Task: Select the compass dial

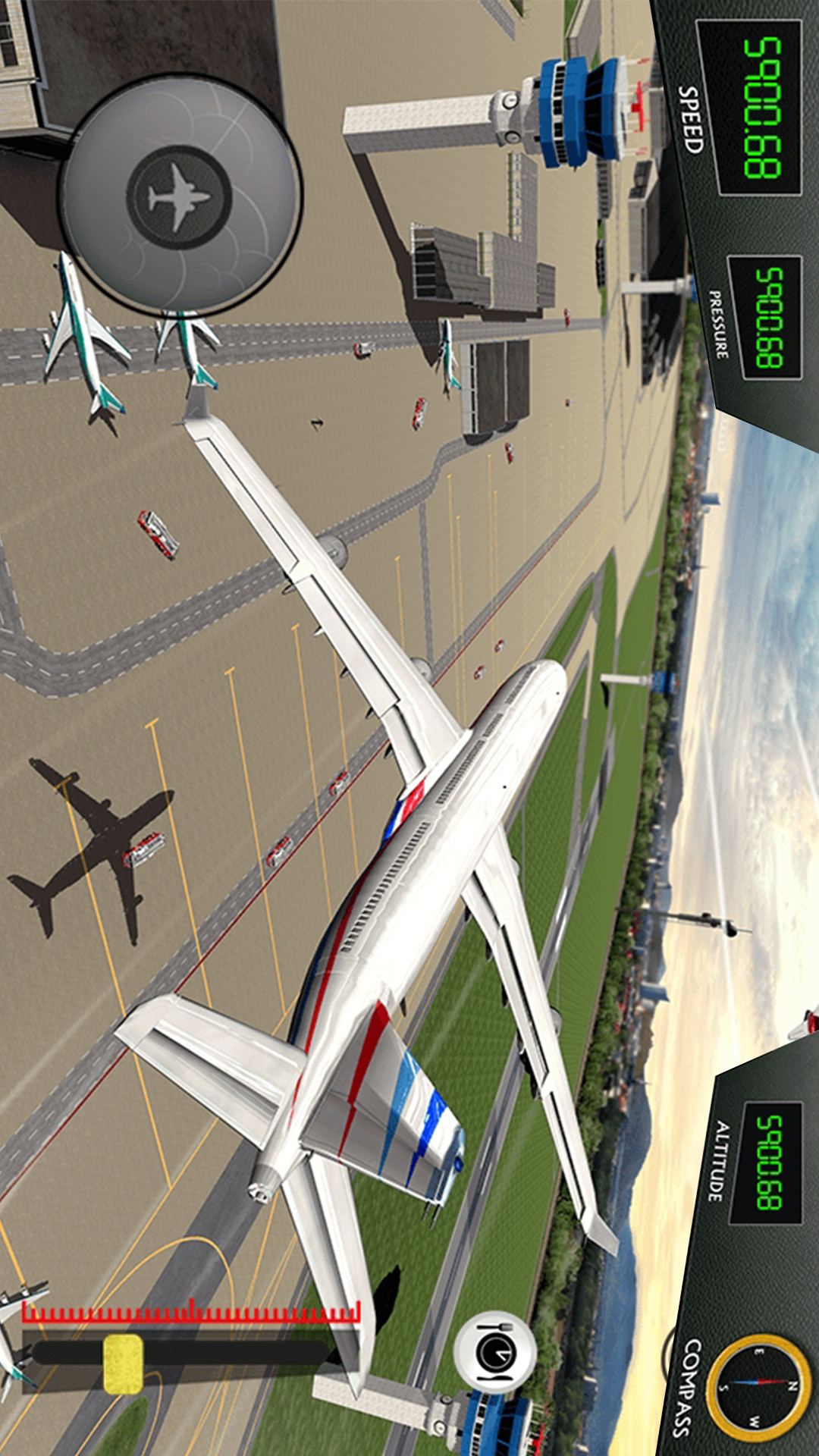Action: (758, 1387)
